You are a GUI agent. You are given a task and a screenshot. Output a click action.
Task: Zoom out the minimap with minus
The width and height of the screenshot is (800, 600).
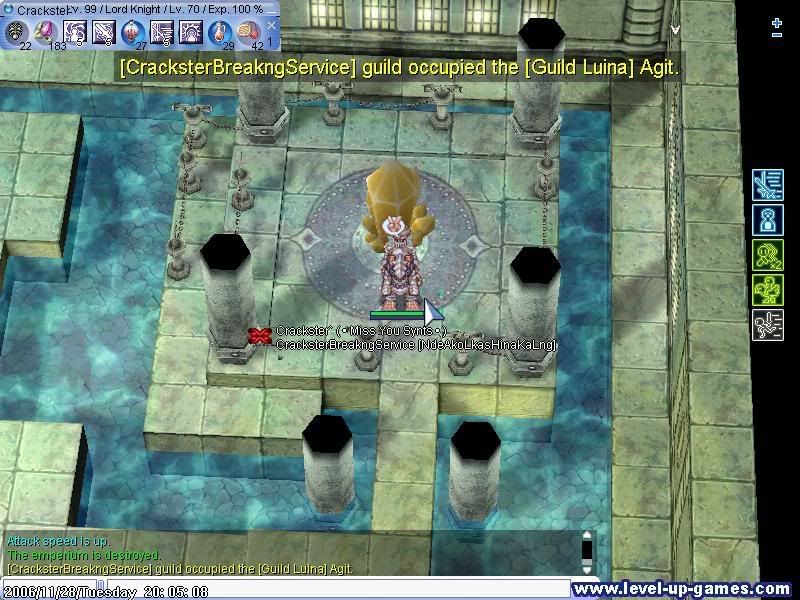777,35
